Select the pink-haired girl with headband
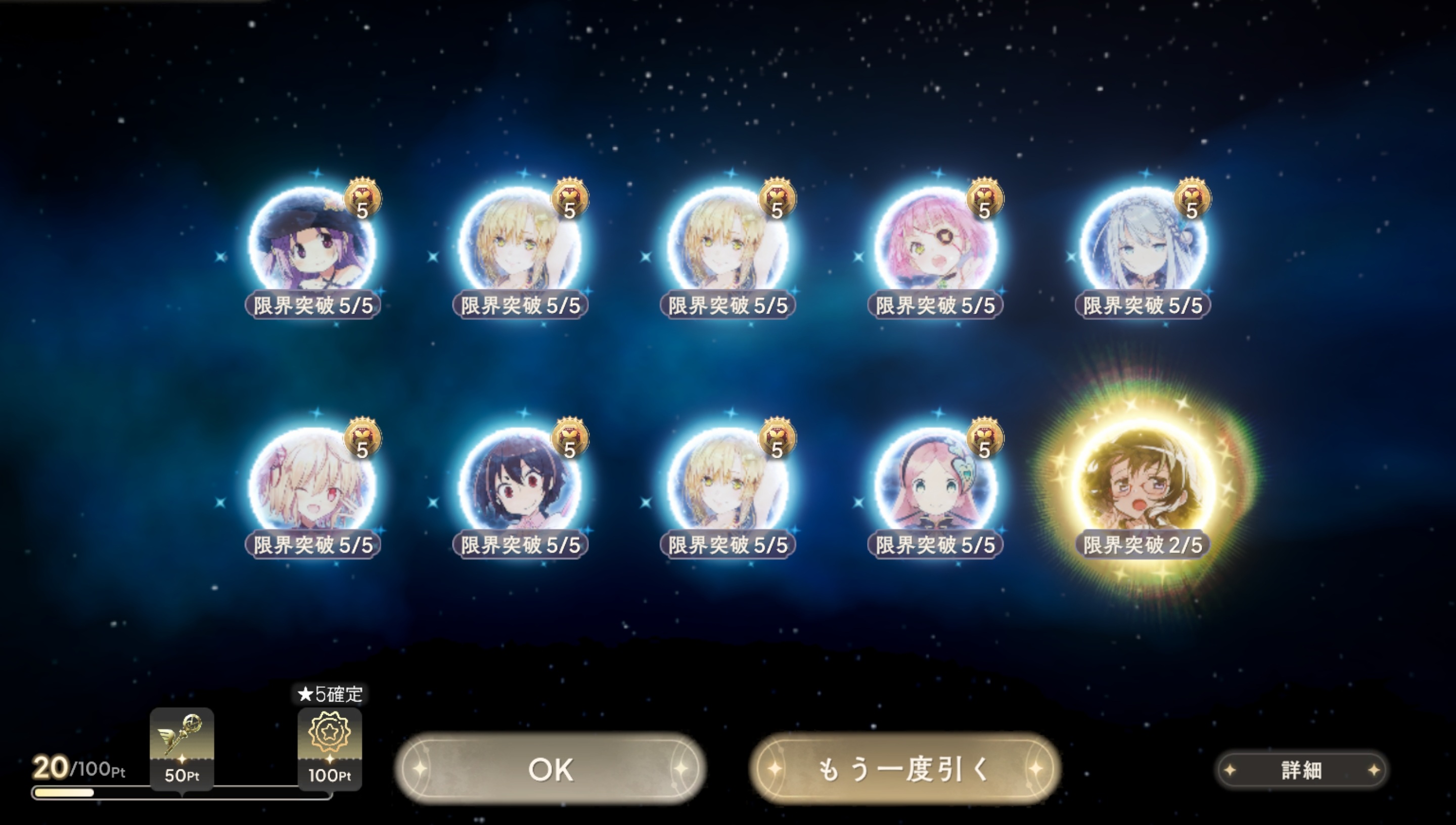Image resolution: width=1456 pixels, height=825 pixels. [936, 484]
